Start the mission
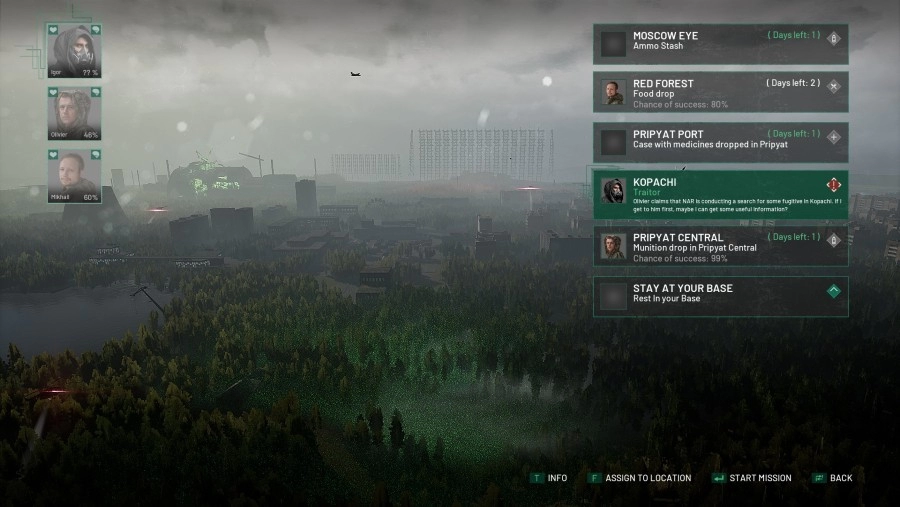The height and width of the screenshot is (507, 900). pos(751,478)
